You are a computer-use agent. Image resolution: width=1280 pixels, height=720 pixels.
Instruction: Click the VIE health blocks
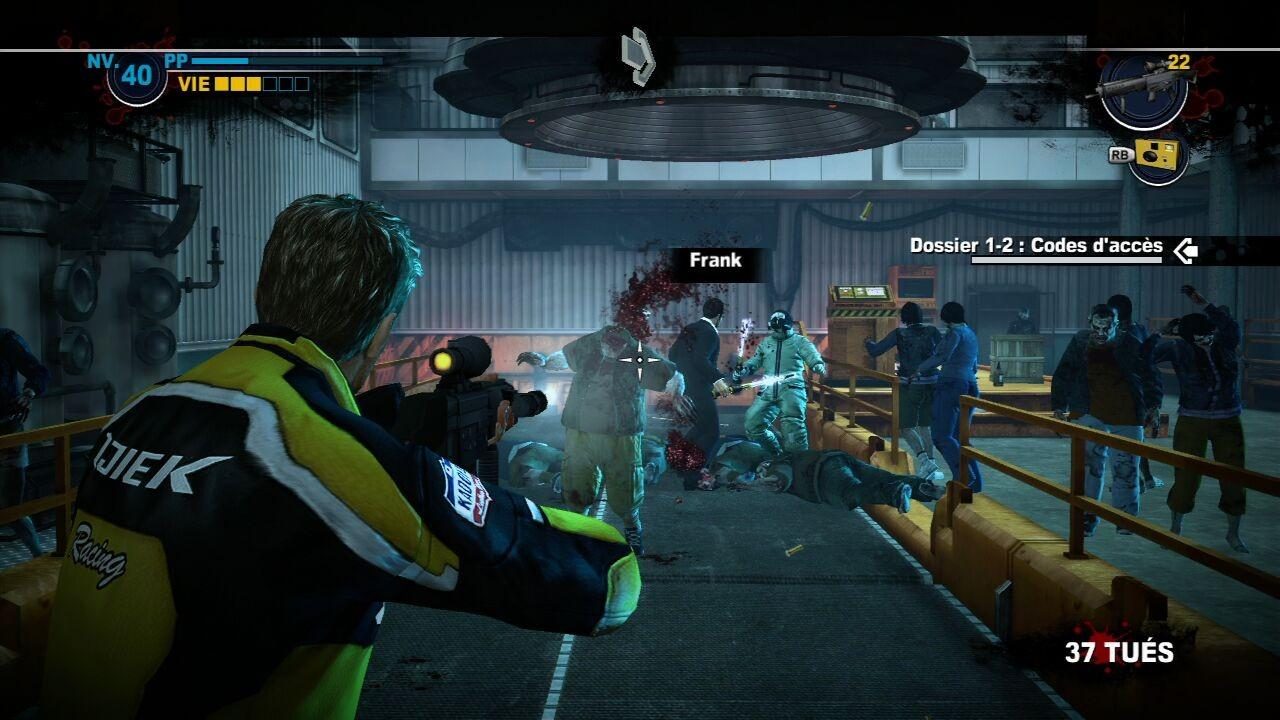262,84
